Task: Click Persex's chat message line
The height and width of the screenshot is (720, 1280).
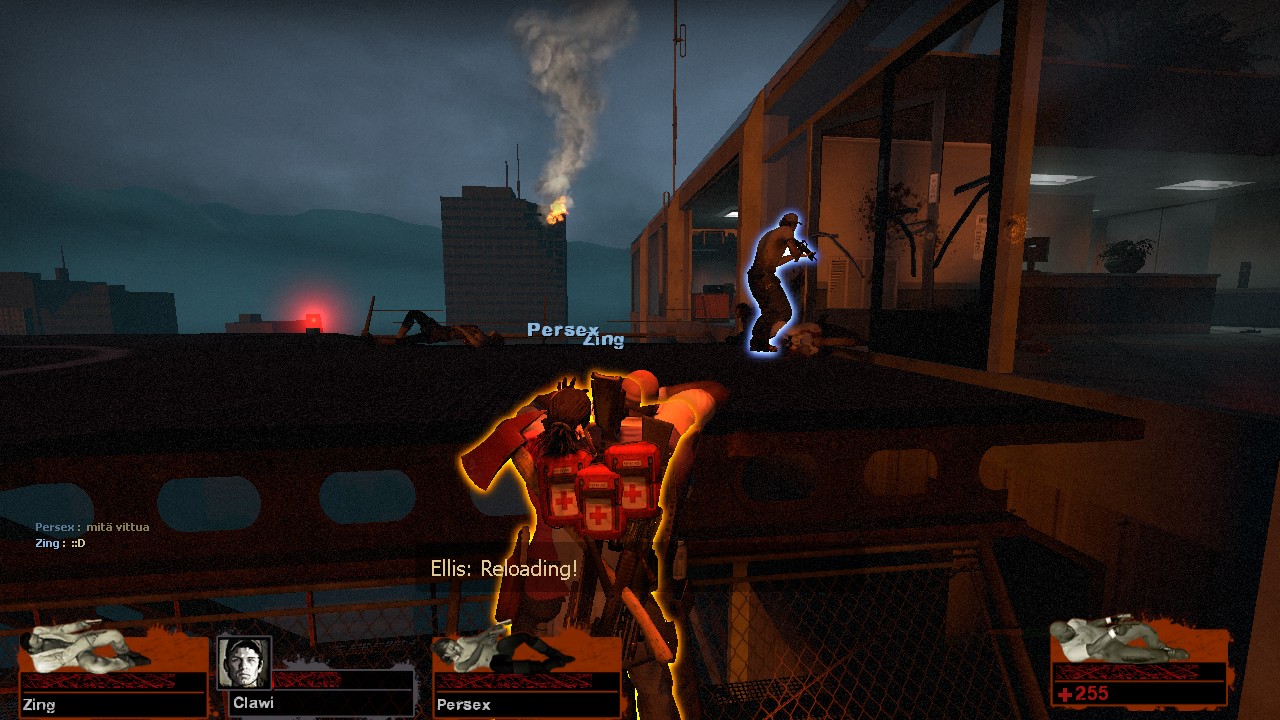Action: (x=92, y=527)
